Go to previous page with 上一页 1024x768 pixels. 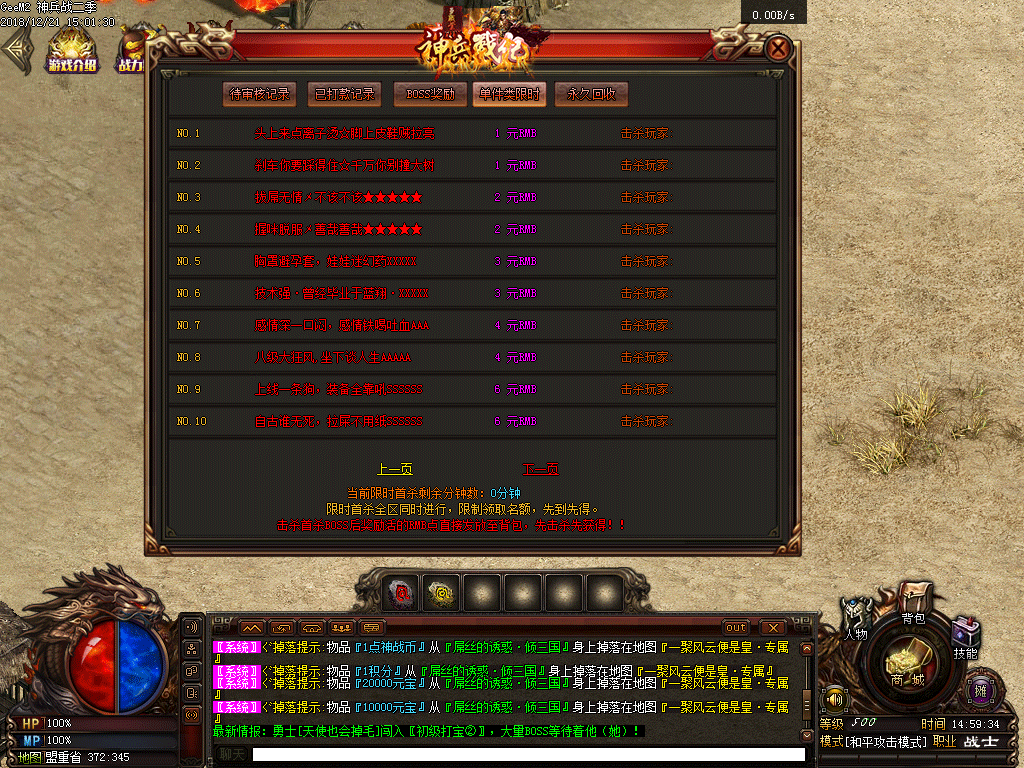(394, 469)
